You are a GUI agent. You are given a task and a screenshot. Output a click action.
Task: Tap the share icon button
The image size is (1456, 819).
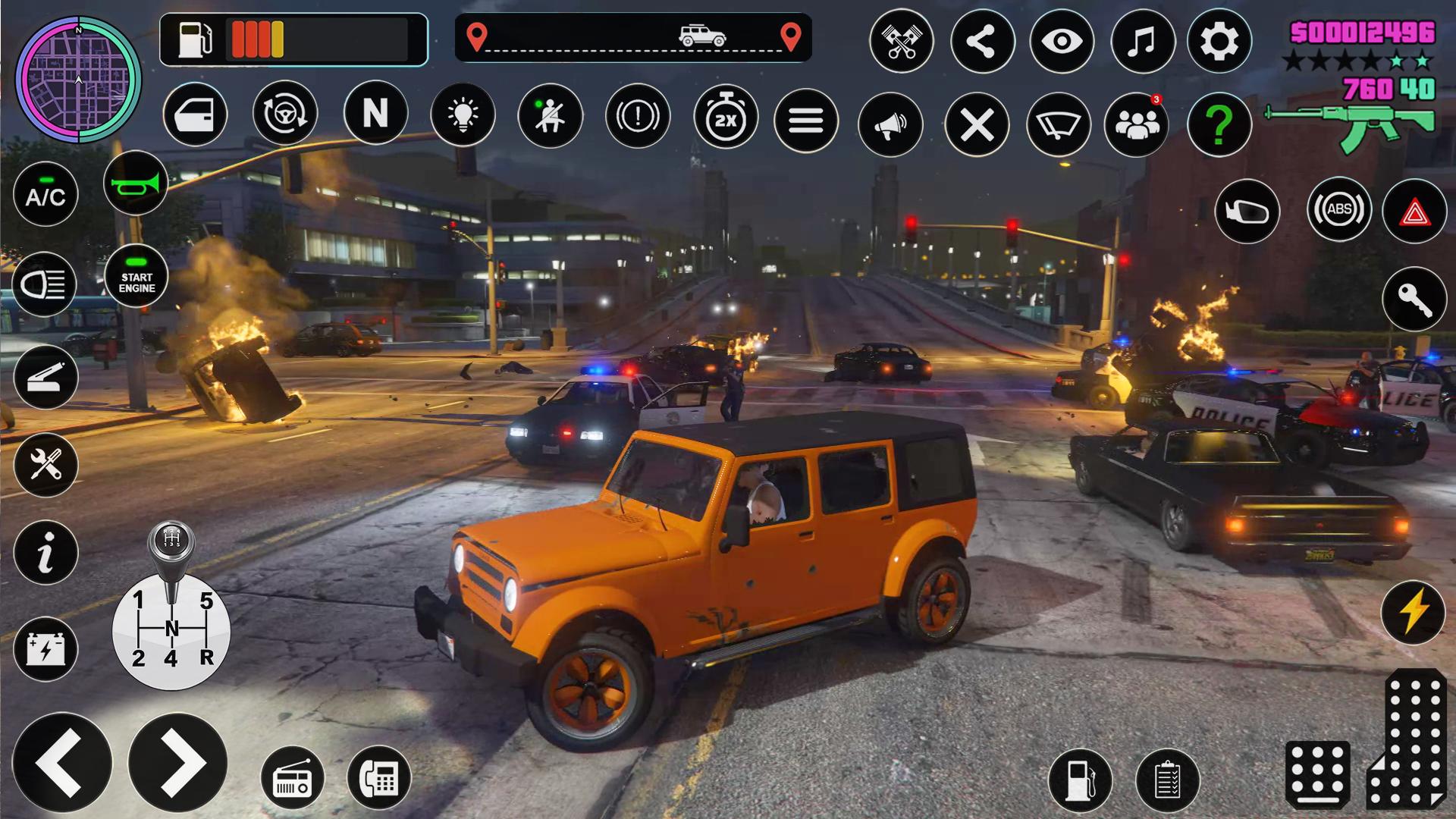click(982, 41)
